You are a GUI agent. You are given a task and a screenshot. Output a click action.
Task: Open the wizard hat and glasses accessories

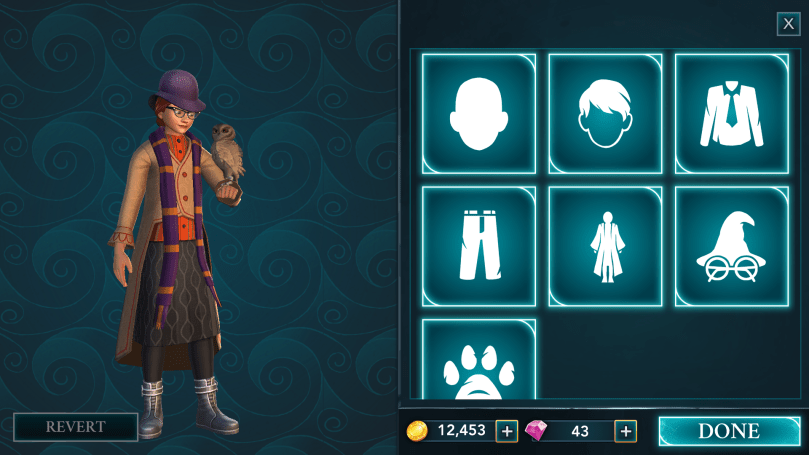point(731,245)
